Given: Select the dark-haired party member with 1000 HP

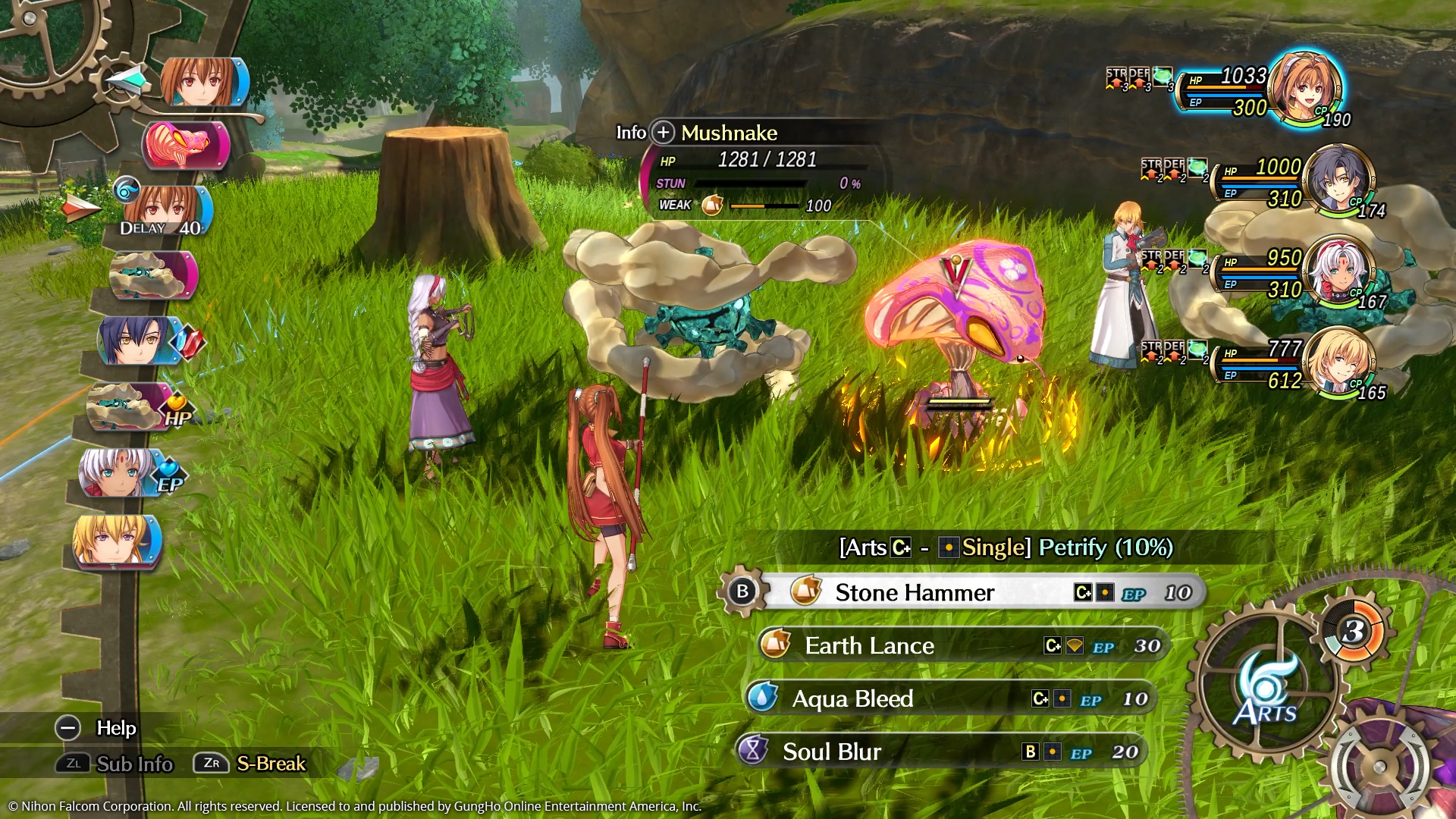Looking at the screenshot, I should coord(1337,180).
